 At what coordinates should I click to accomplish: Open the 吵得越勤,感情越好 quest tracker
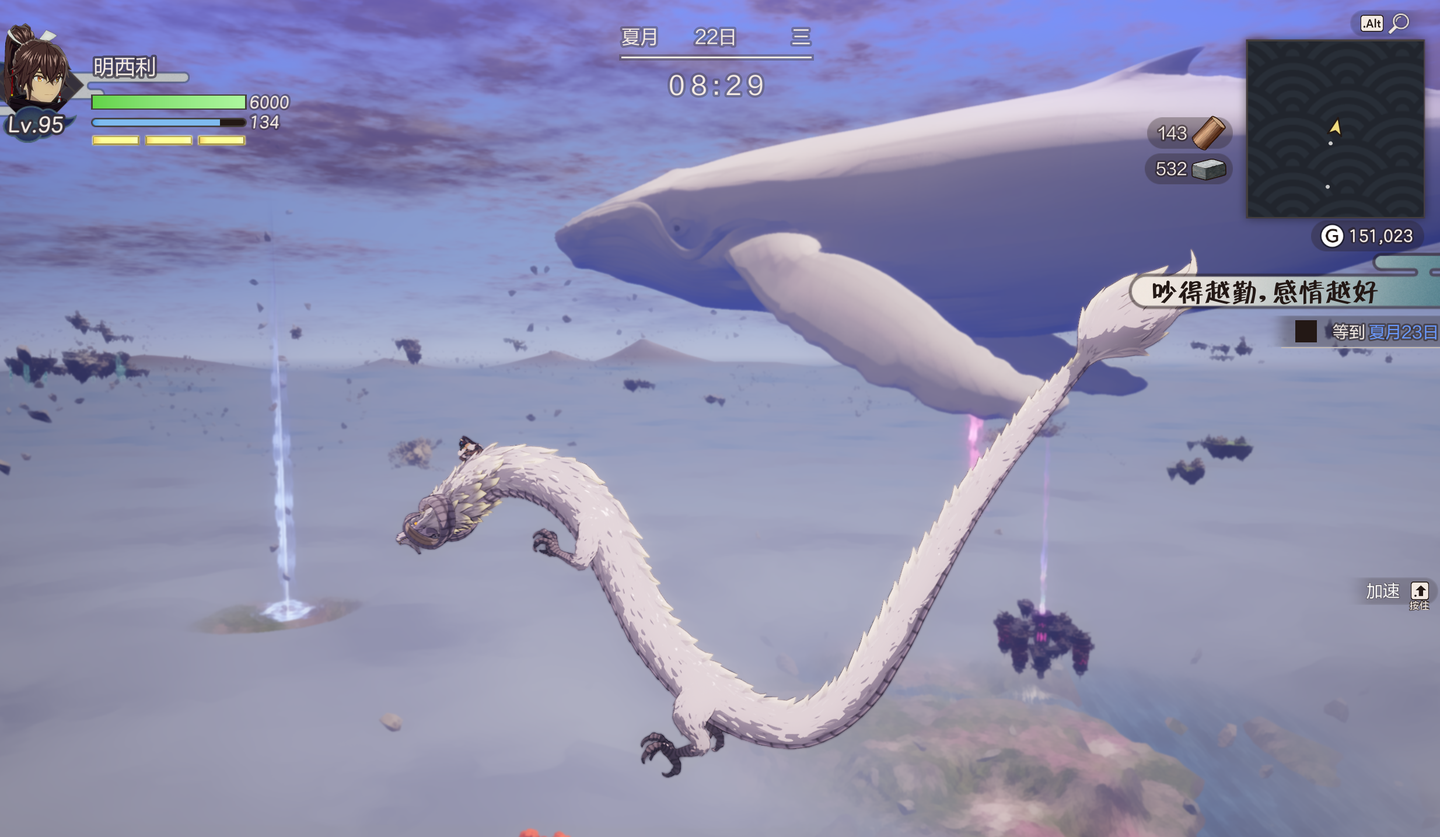click(x=1264, y=292)
